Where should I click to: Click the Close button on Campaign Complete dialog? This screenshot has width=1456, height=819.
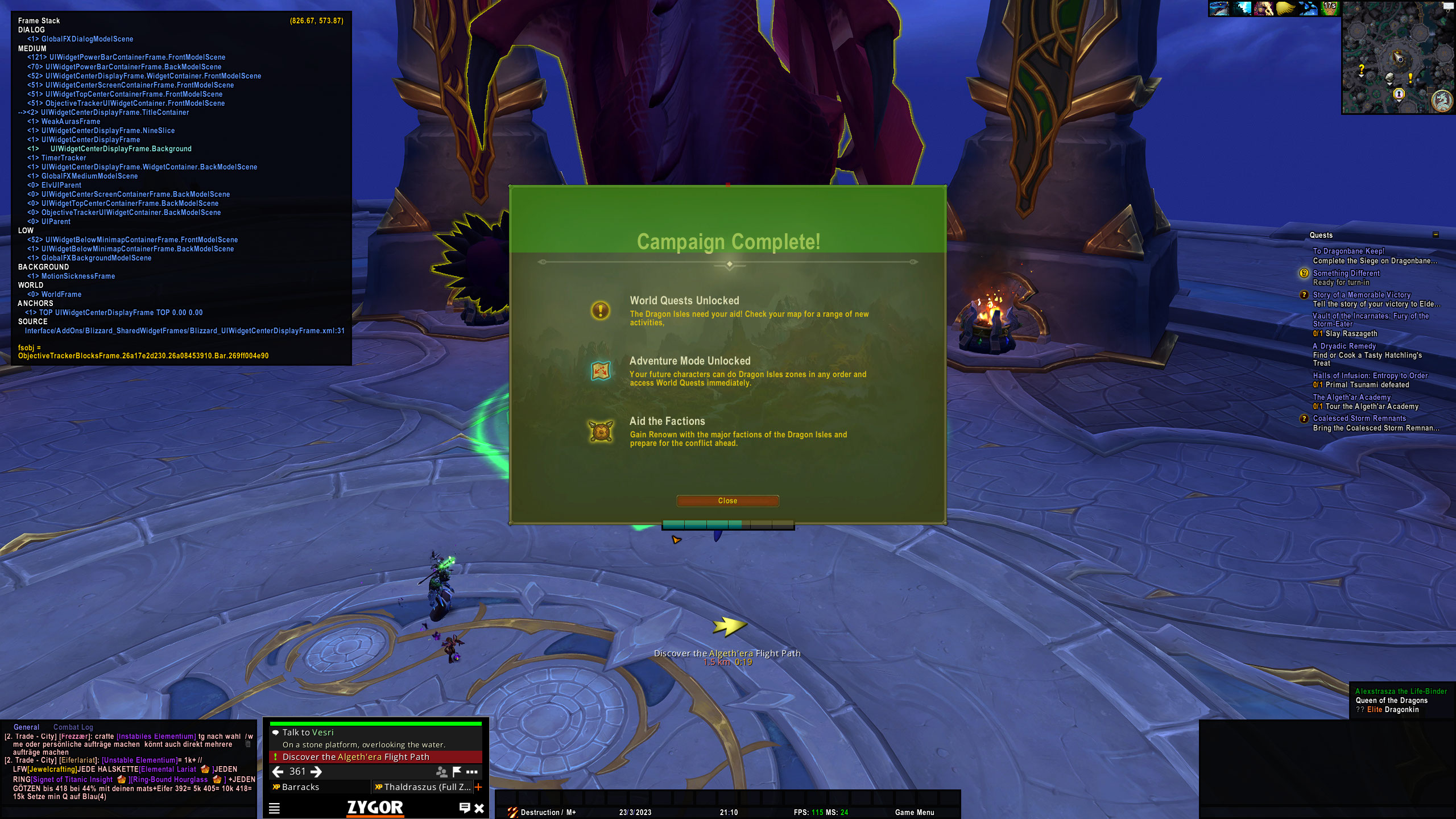[727, 500]
